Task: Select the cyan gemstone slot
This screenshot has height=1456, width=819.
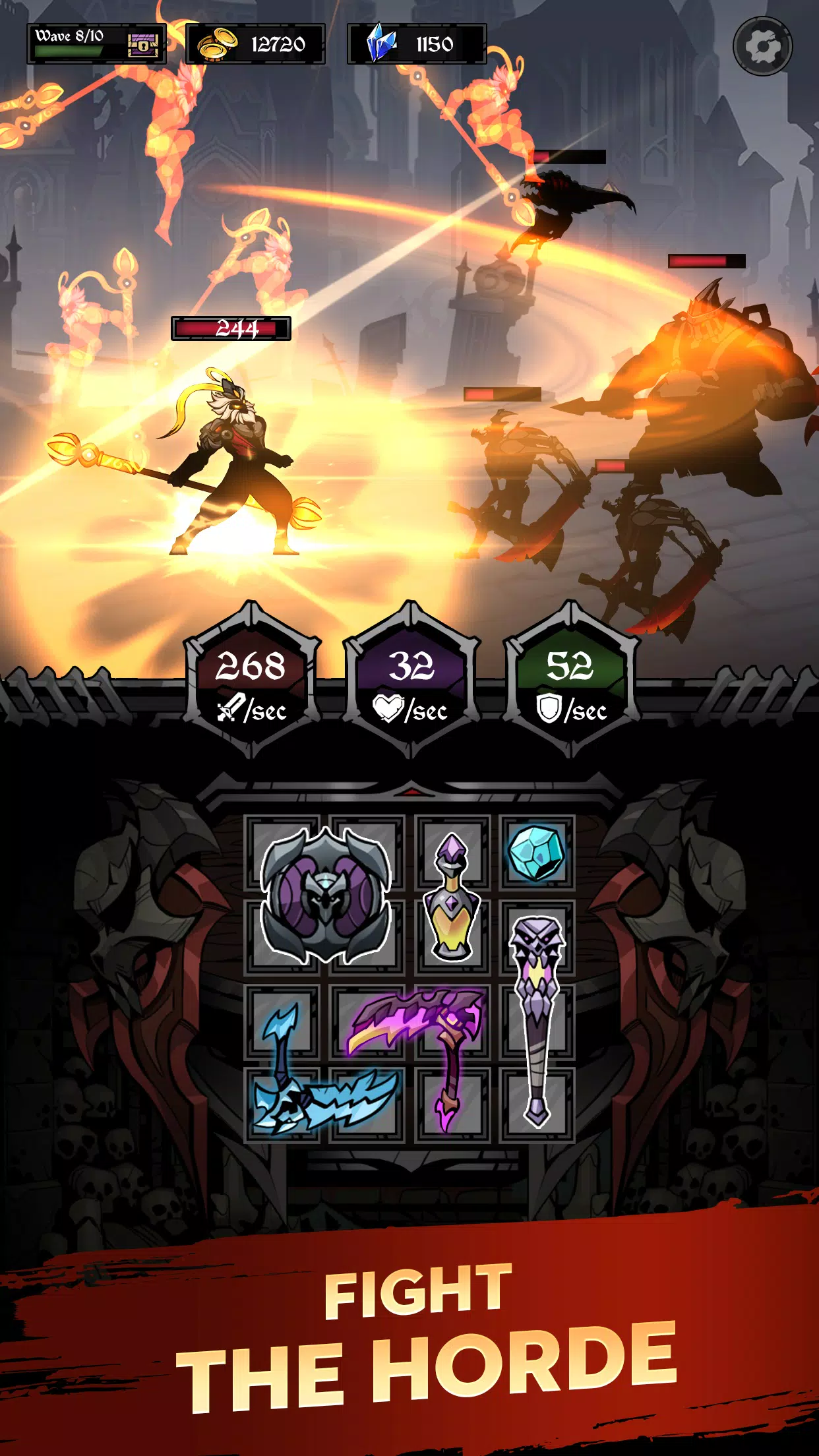Action: pos(537,853)
